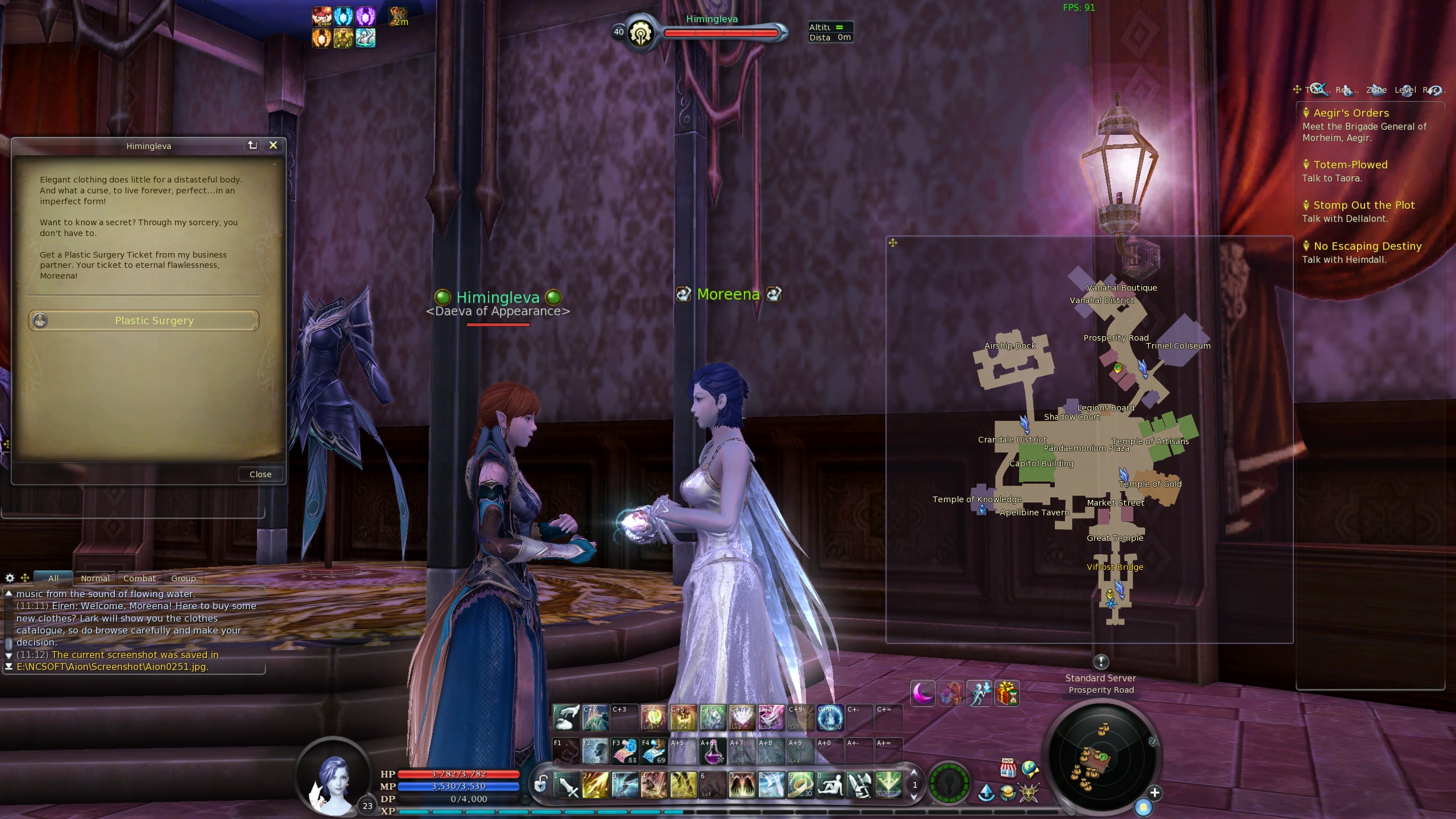Toggle the hotbar padlock icon
The height and width of the screenshot is (819, 1456).
point(540,784)
